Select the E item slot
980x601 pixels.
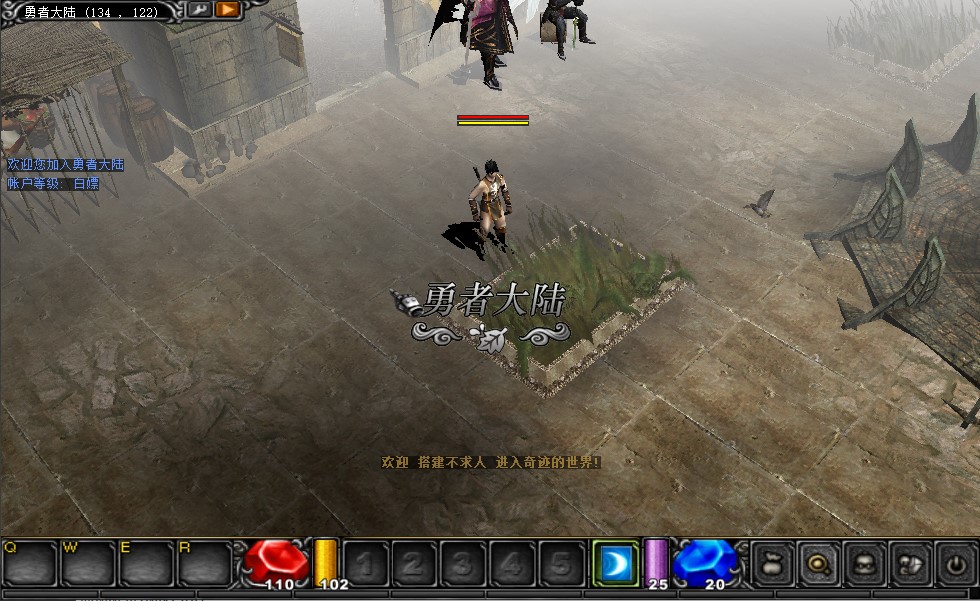(x=146, y=564)
